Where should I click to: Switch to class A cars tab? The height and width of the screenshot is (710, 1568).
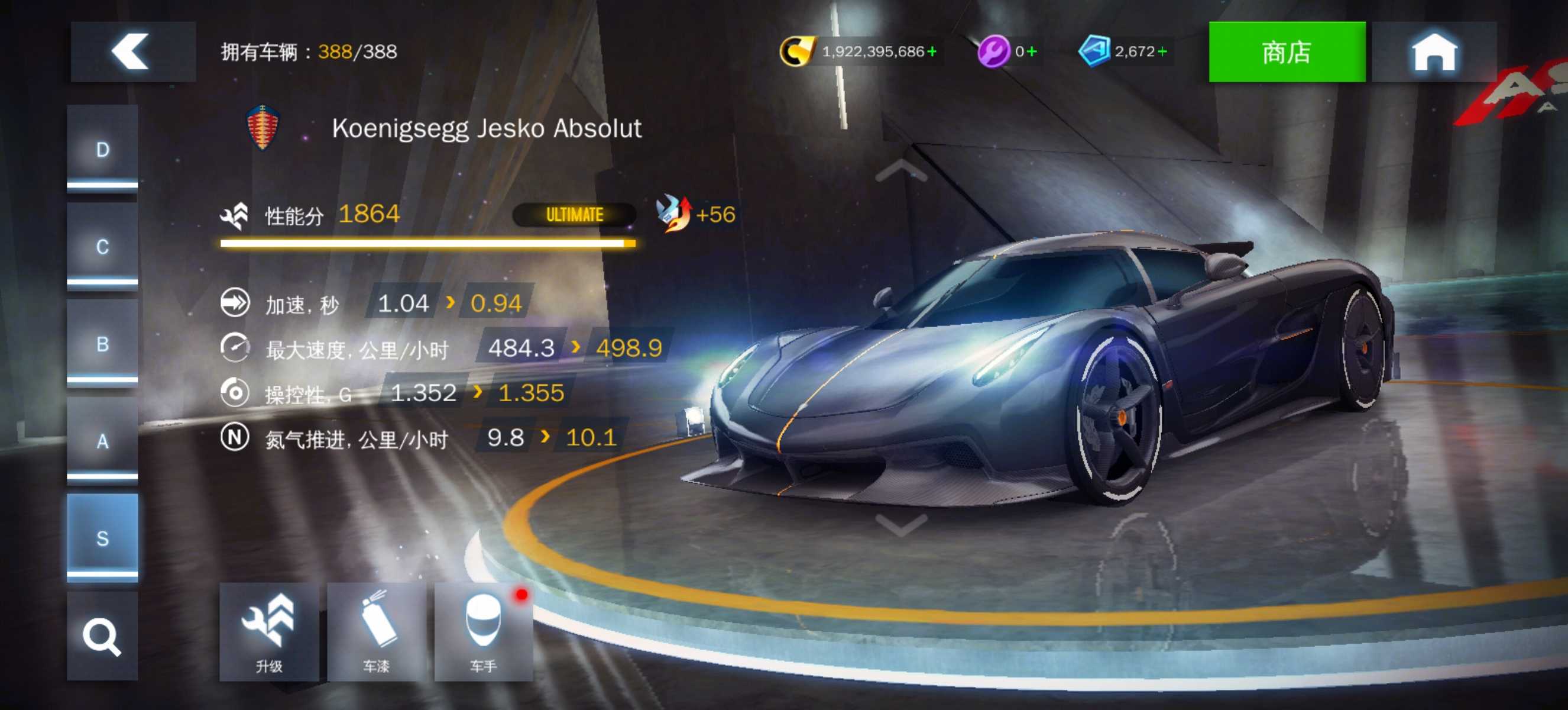pos(102,440)
